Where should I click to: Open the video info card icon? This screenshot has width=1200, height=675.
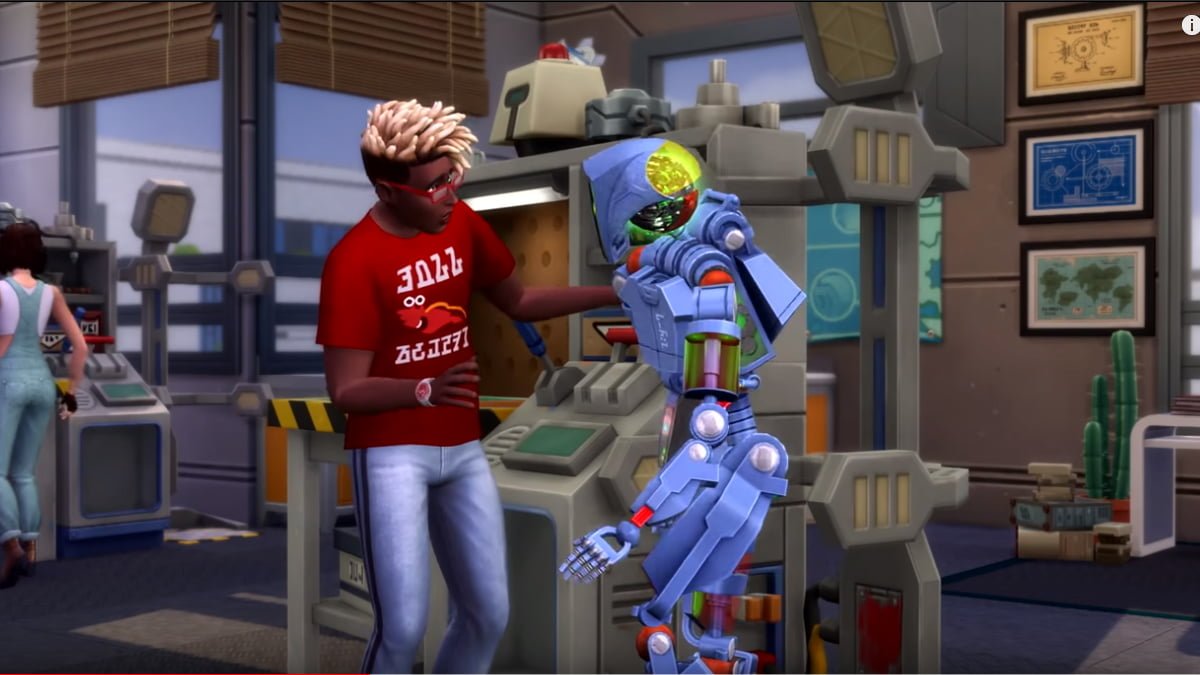click(1189, 25)
